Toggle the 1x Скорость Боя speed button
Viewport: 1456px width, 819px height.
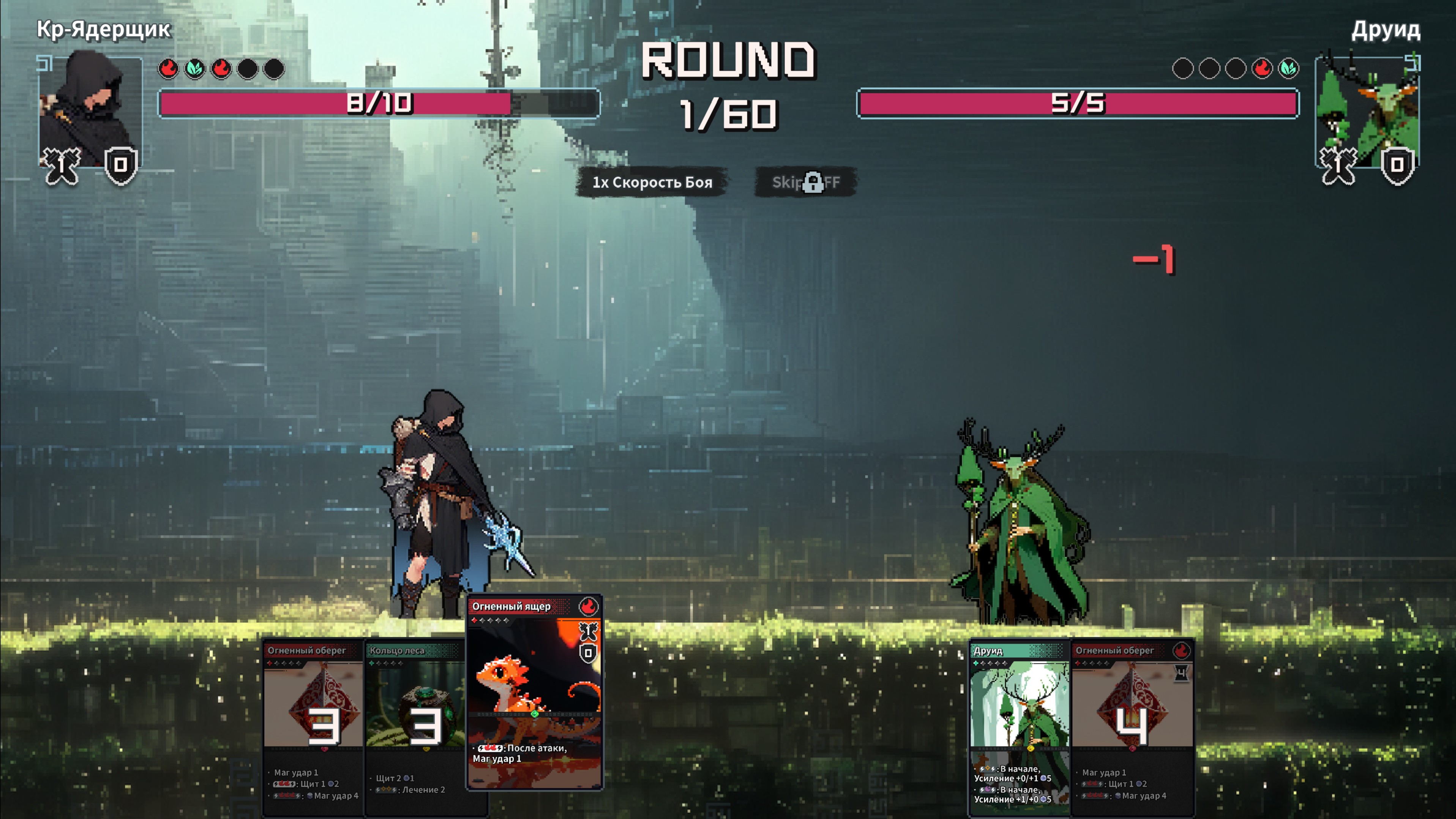click(652, 182)
